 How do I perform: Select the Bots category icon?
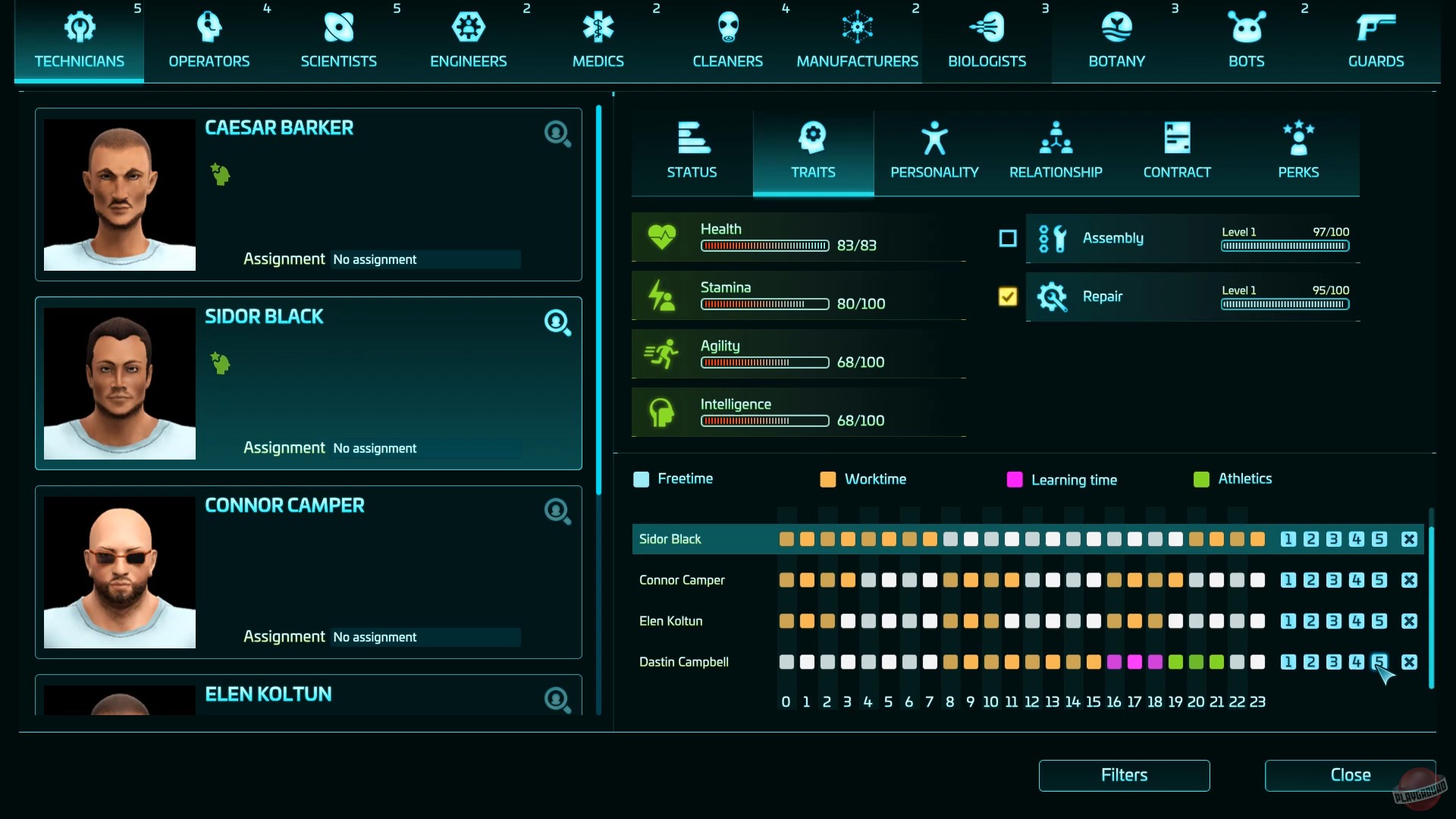pyautogui.click(x=1246, y=27)
